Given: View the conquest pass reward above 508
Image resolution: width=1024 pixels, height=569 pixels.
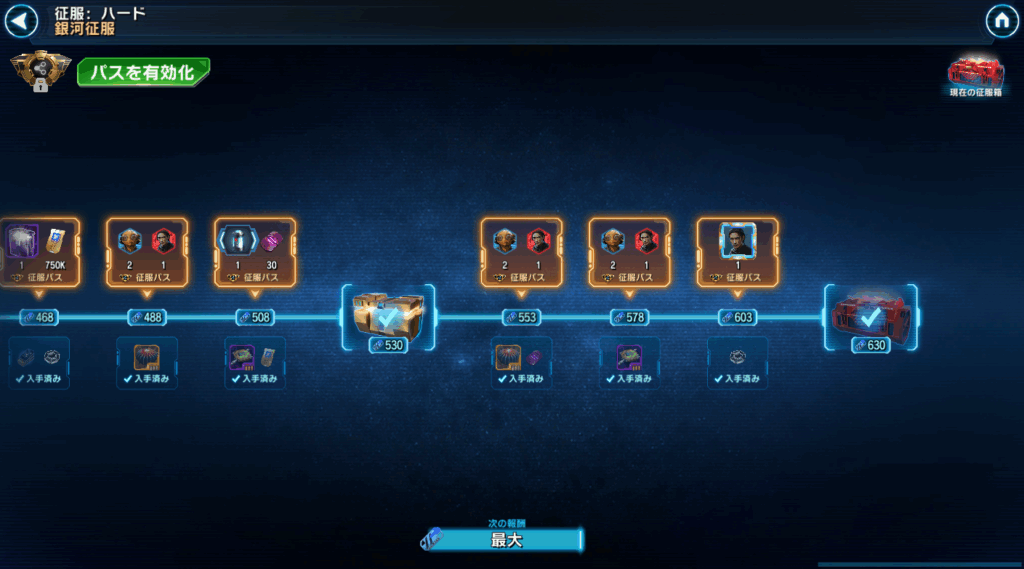Looking at the screenshot, I should [x=255, y=252].
